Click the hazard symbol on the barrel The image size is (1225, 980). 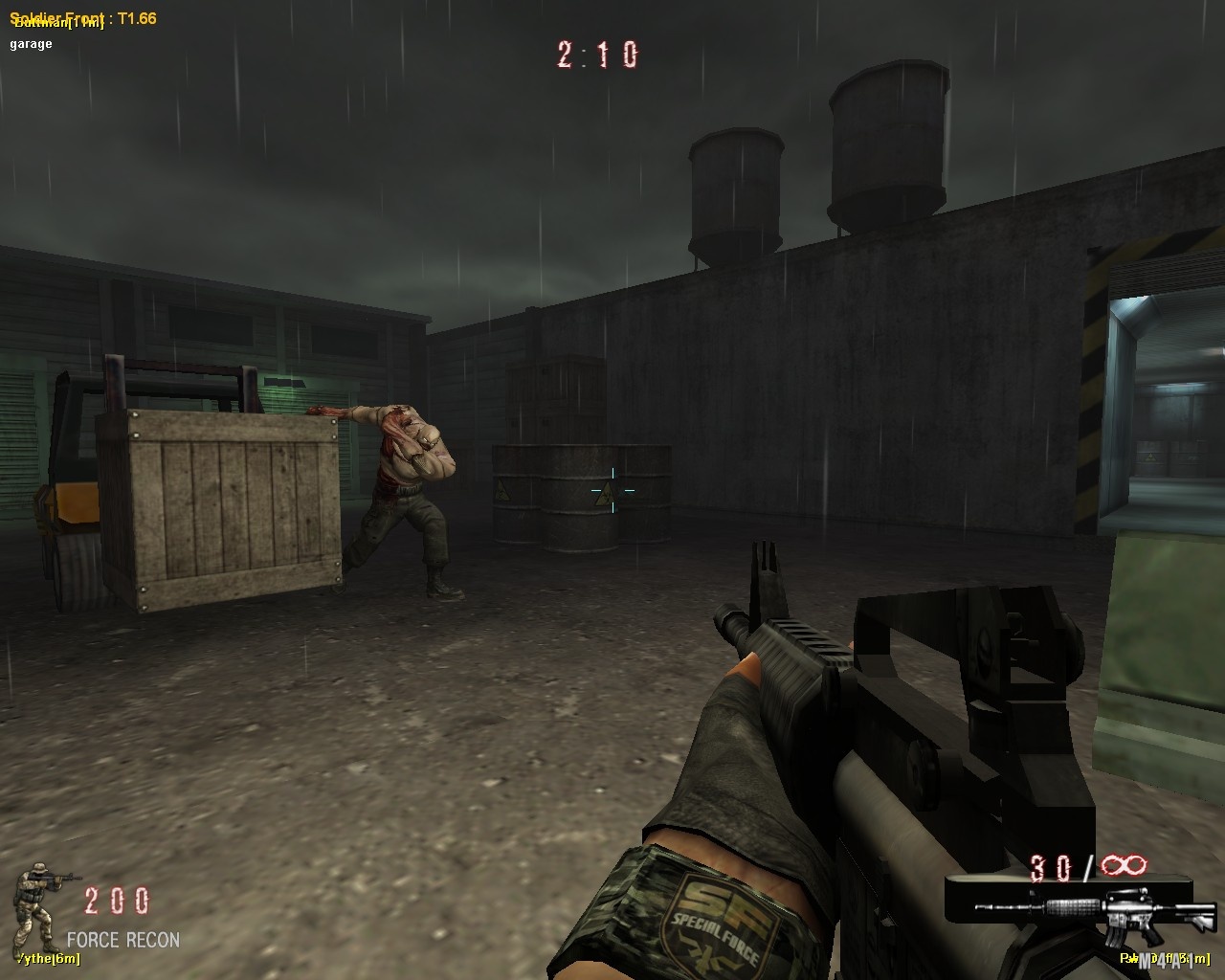503,491
